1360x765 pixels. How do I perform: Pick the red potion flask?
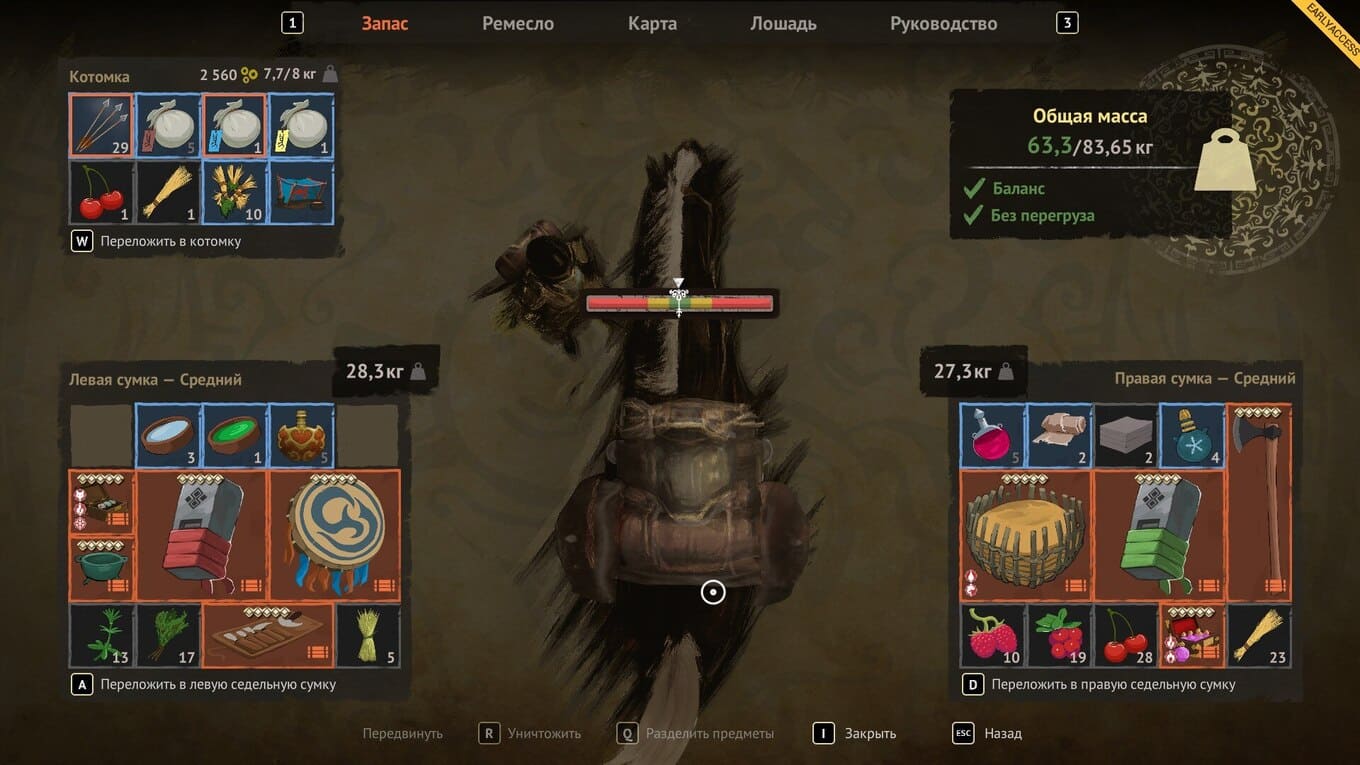[x=993, y=436]
